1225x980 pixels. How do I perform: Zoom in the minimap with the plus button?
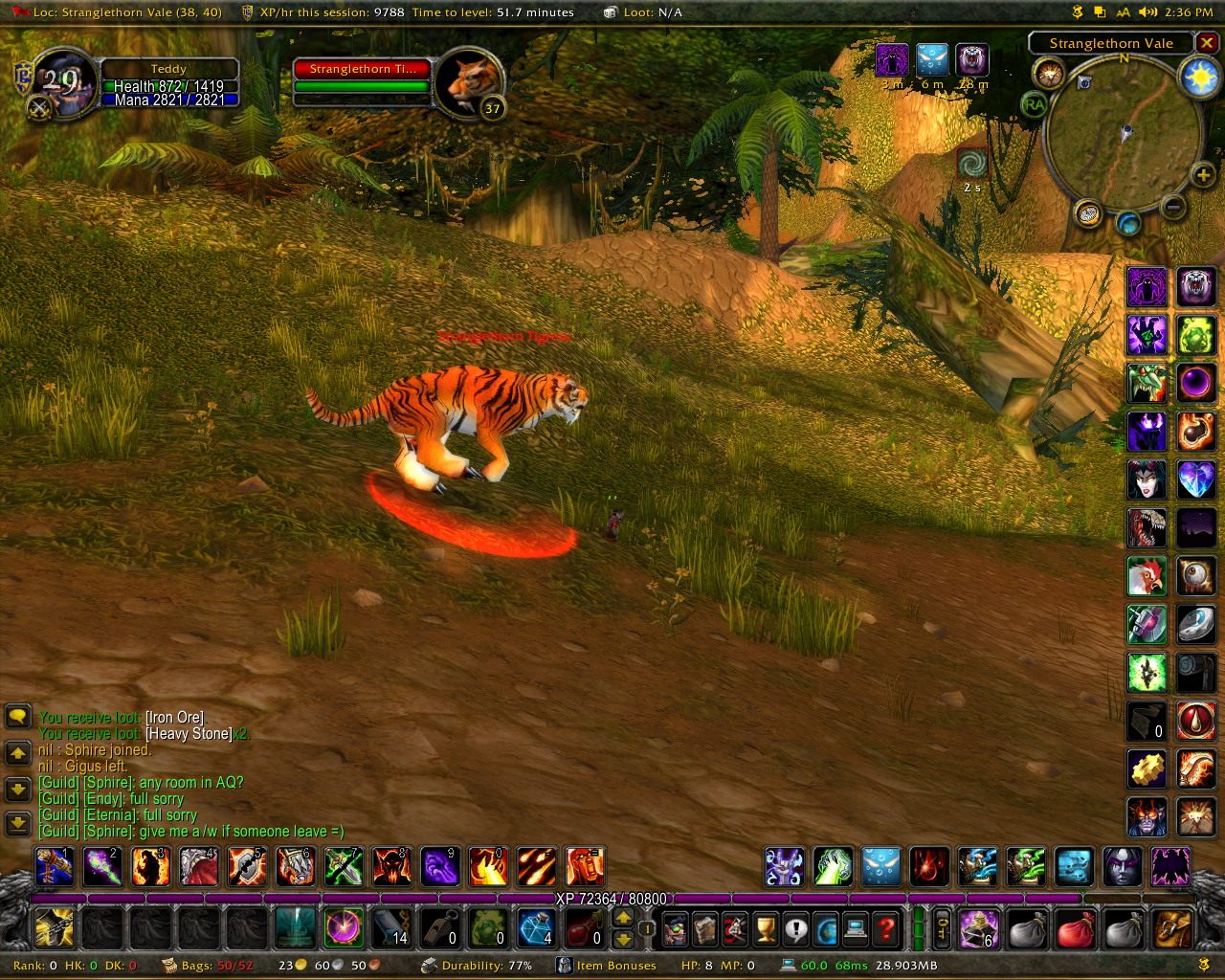(x=1202, y=174)
